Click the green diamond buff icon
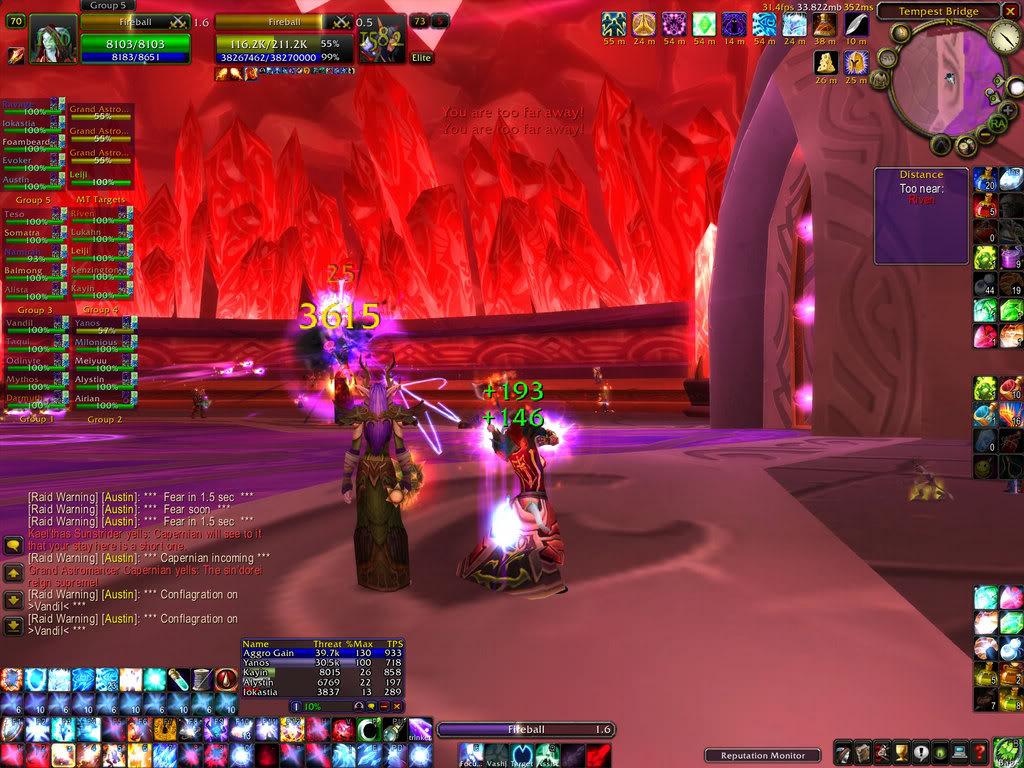 point(705,24)
